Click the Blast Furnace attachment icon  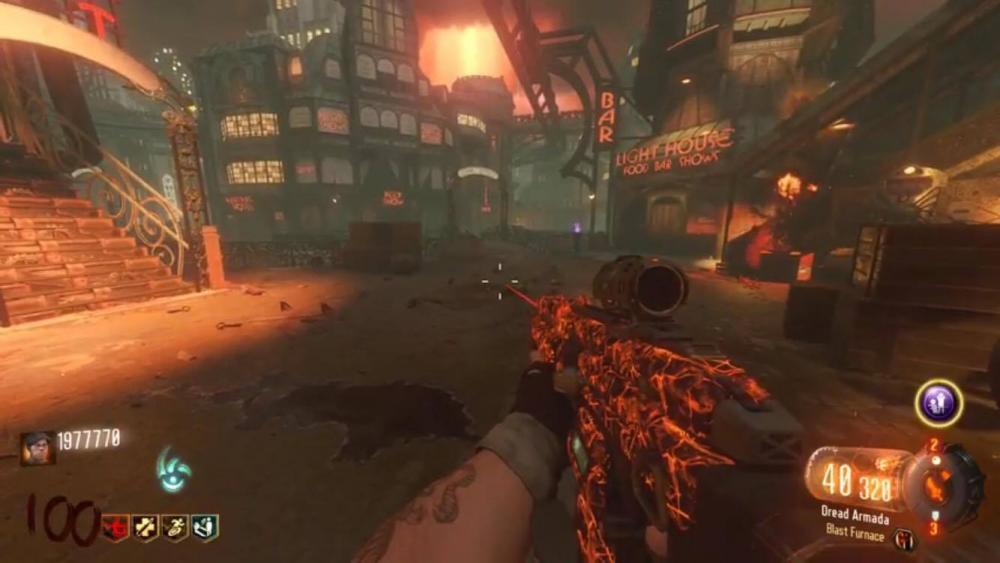pyautogui.click(x=902, y=541)
